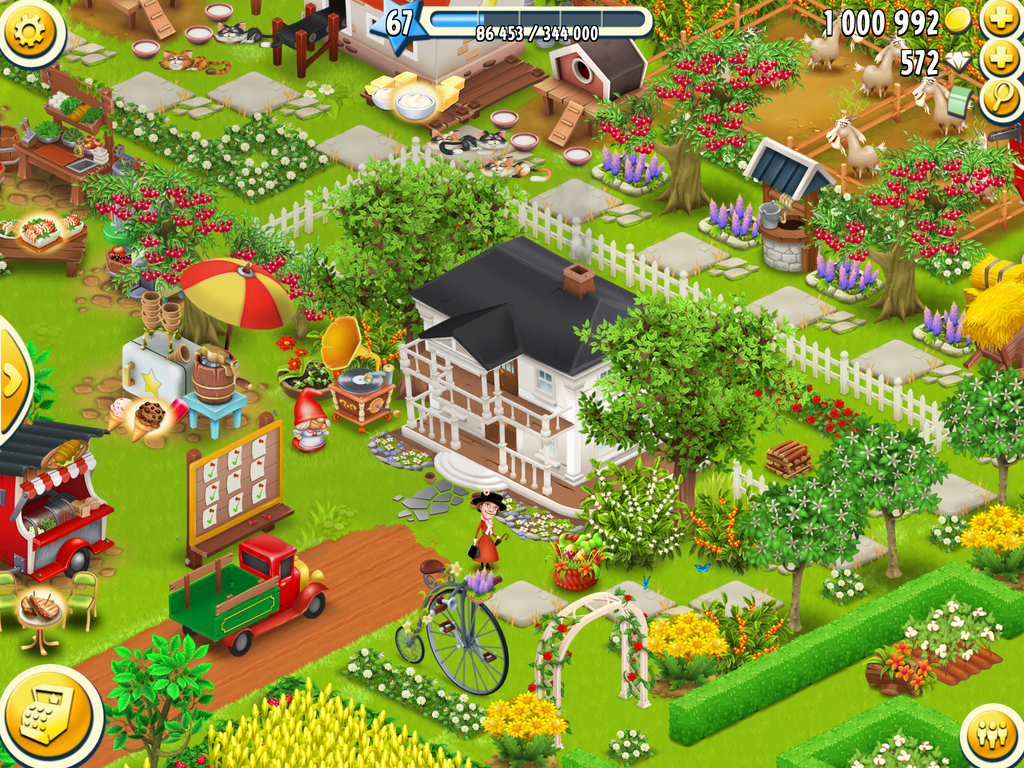The width and height of the screenshot is (1024, 768).
Task: Add diamonds with the plus button
Action: (x=999, y=59)
